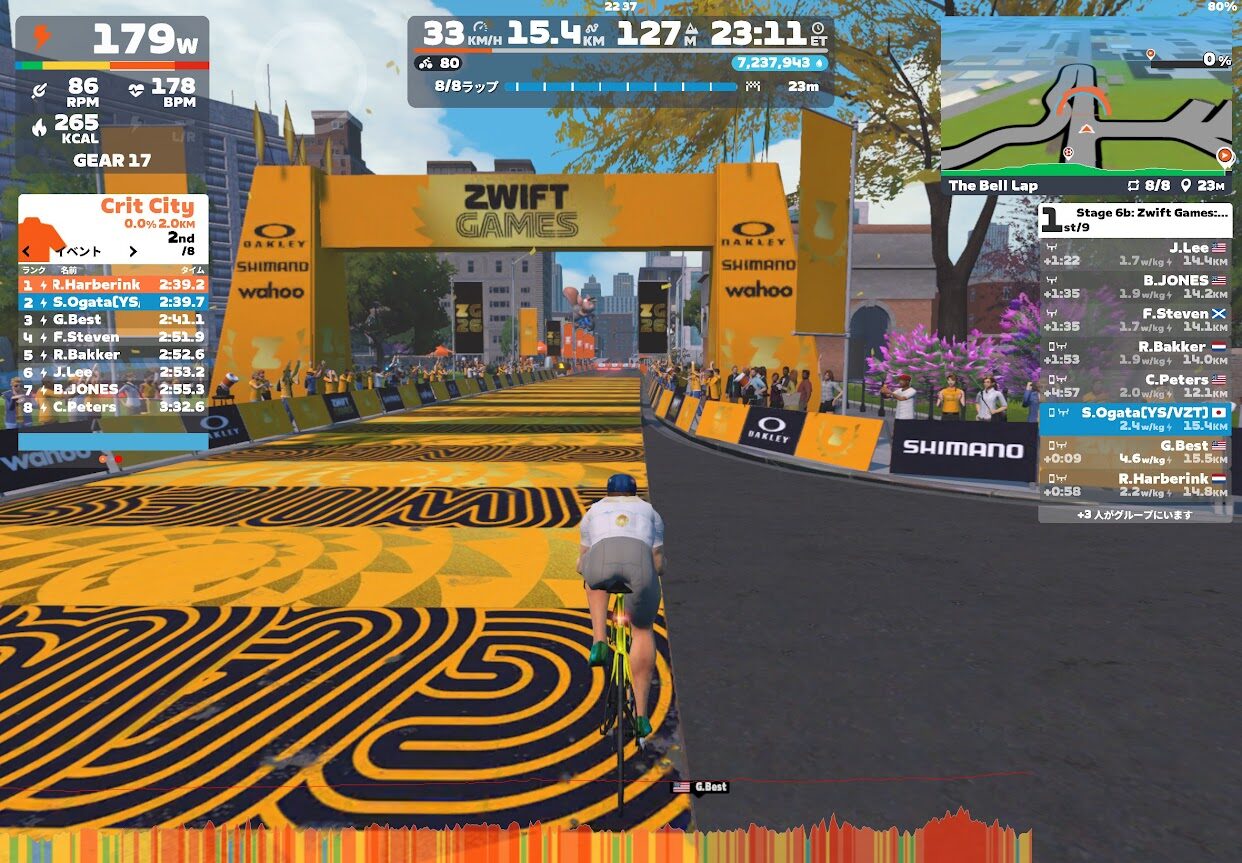The image size is (1242, 863).
Task: Click the next leaderboard arrow beside イベント
Action: coord(132,252)
